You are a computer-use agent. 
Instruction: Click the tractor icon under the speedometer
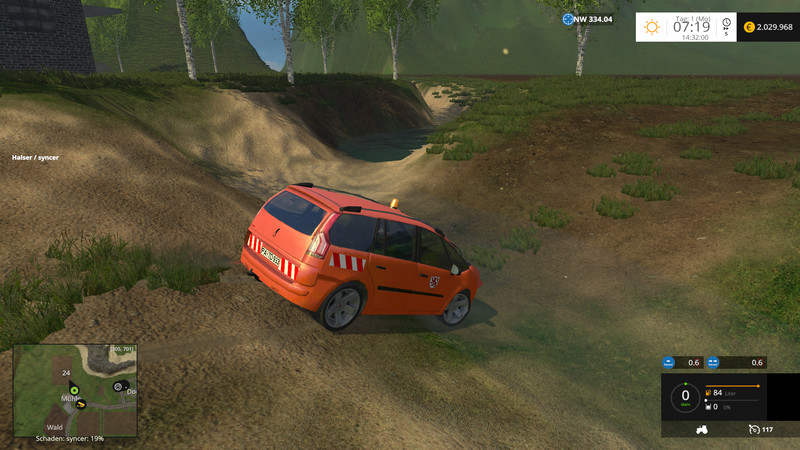[701, 429]
